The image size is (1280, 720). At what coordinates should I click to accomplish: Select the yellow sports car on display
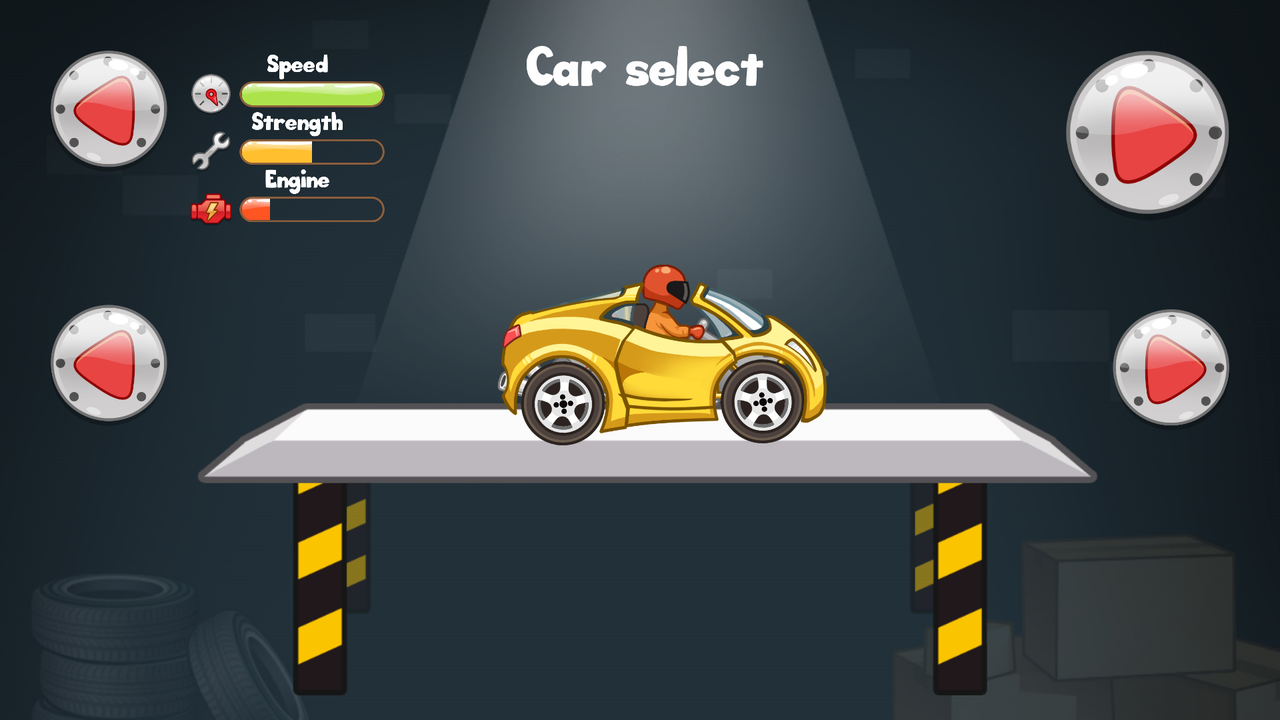click(x=662, y=361)
